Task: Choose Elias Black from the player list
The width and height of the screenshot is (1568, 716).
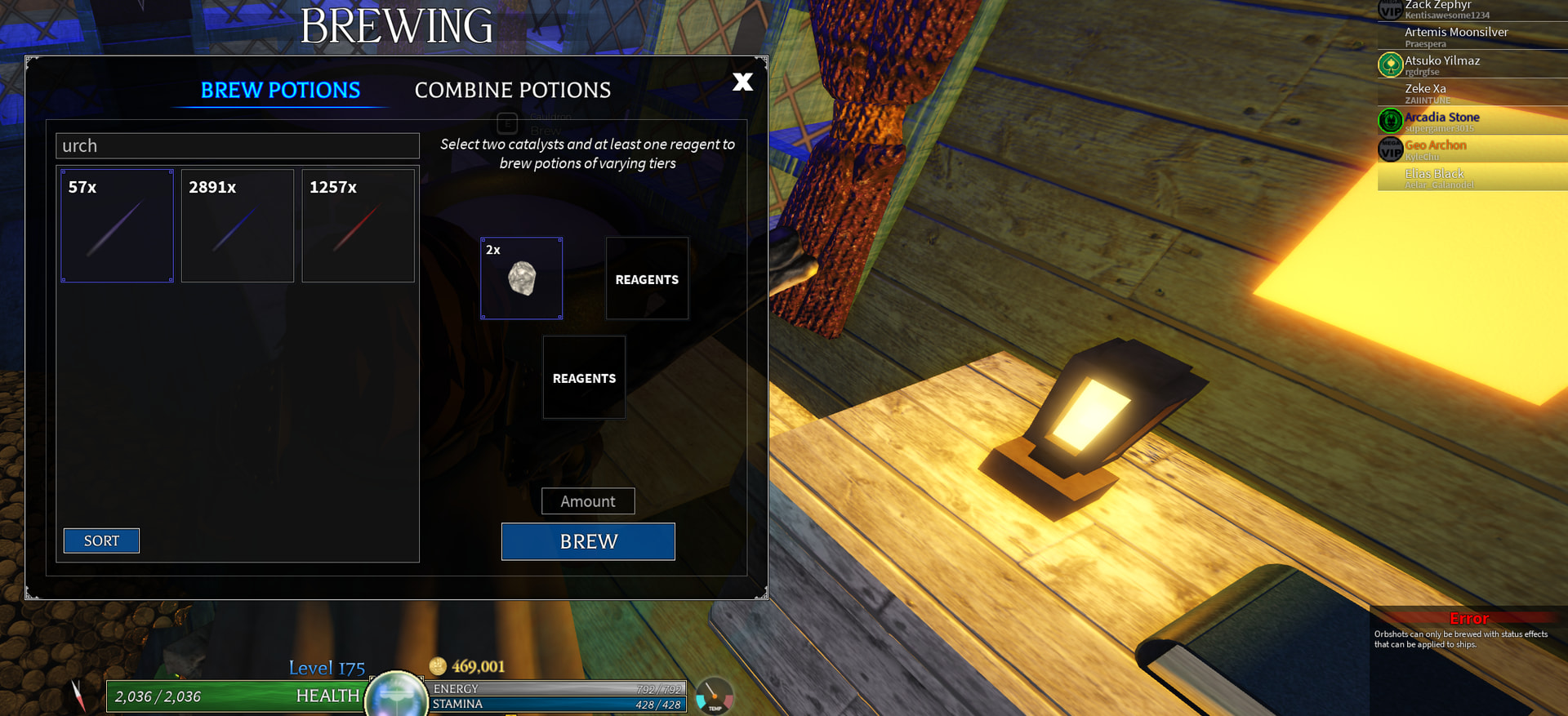Action: [x=1434, y=177]
